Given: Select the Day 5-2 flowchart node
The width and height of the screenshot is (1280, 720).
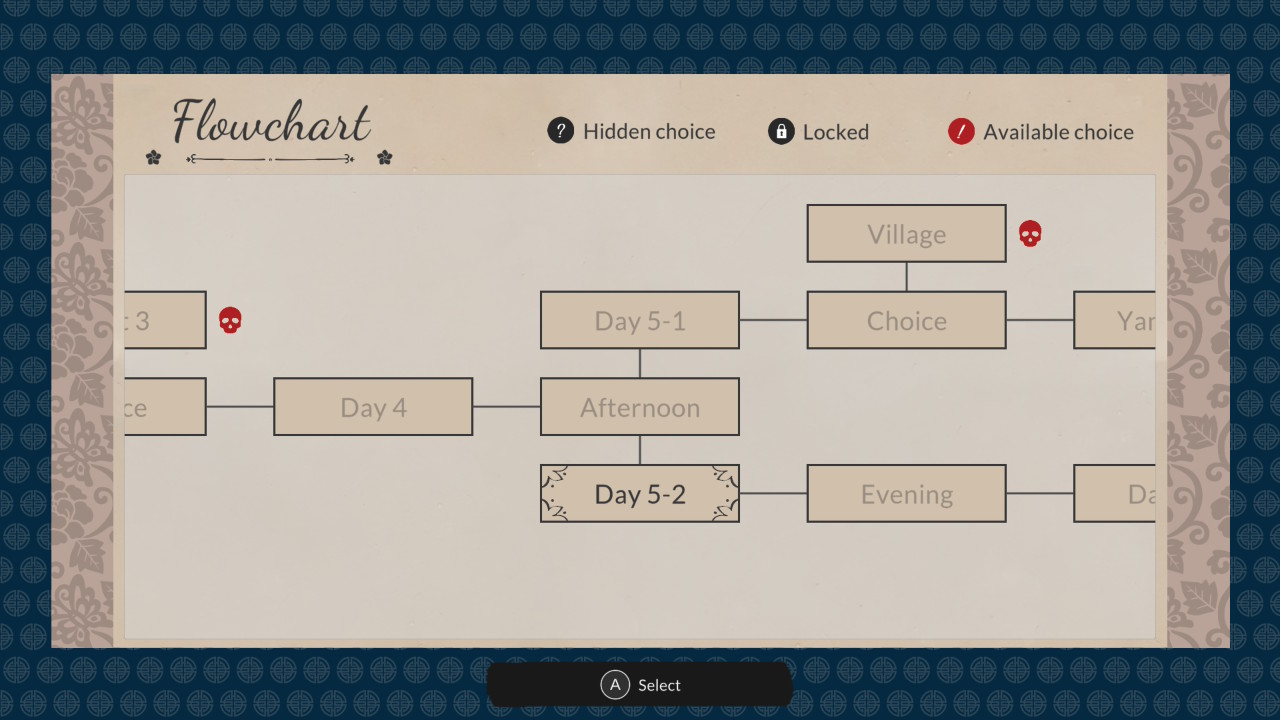Looking at the screenshot, I should coord(640,493).
